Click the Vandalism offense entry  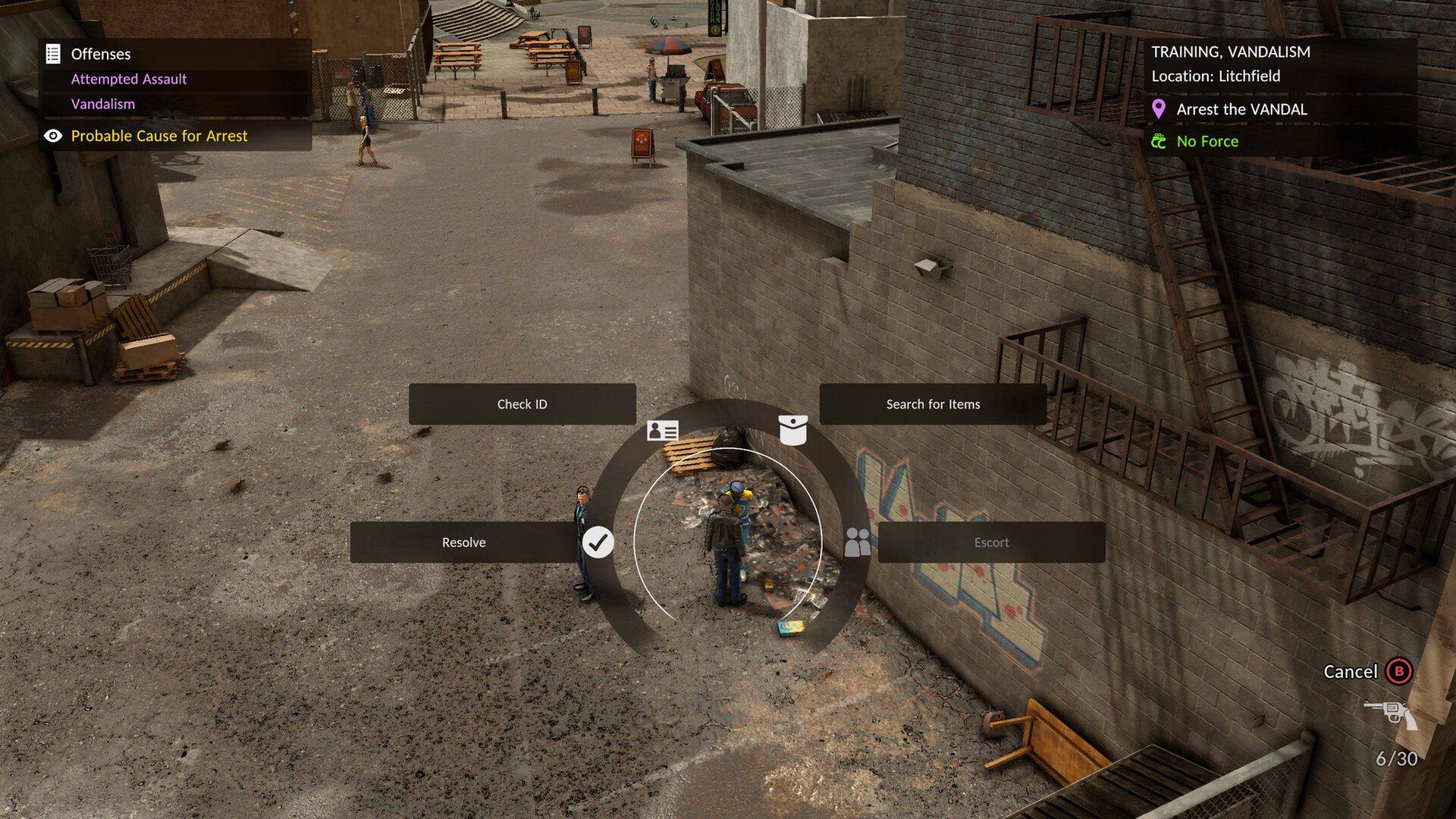coord(102,104)
